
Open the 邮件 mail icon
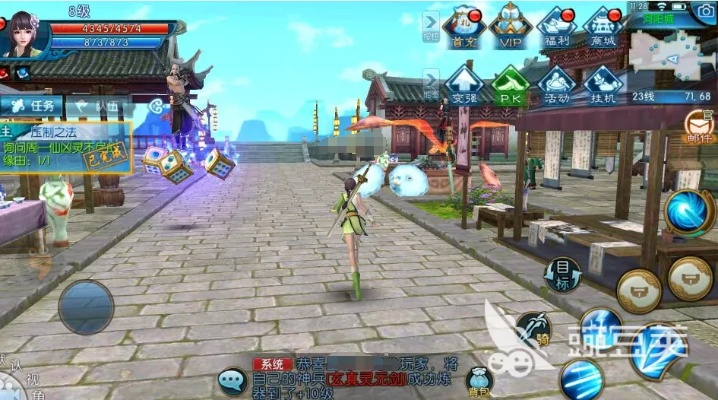coord(699,127)
